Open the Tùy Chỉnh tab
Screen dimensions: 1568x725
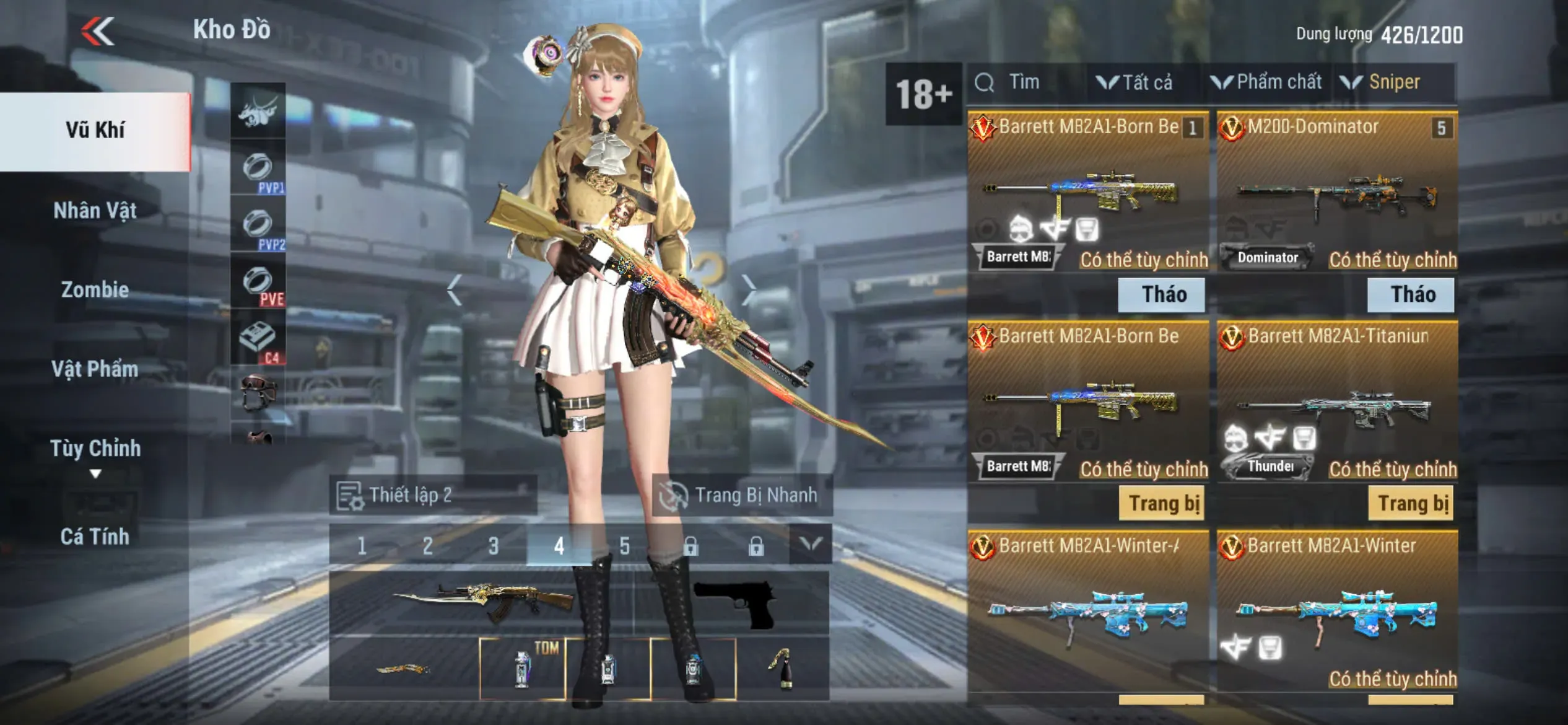tap(95, 448)
